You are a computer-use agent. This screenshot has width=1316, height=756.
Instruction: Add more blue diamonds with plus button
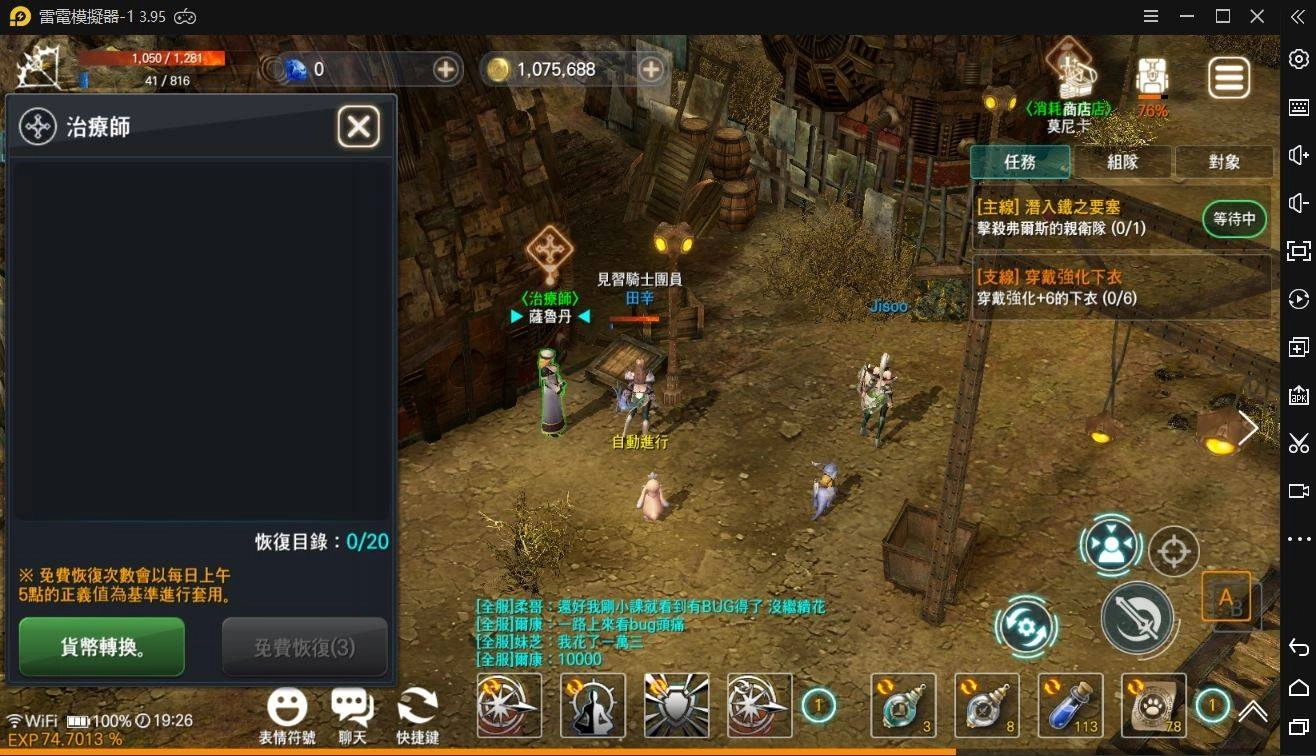(446, 69)
